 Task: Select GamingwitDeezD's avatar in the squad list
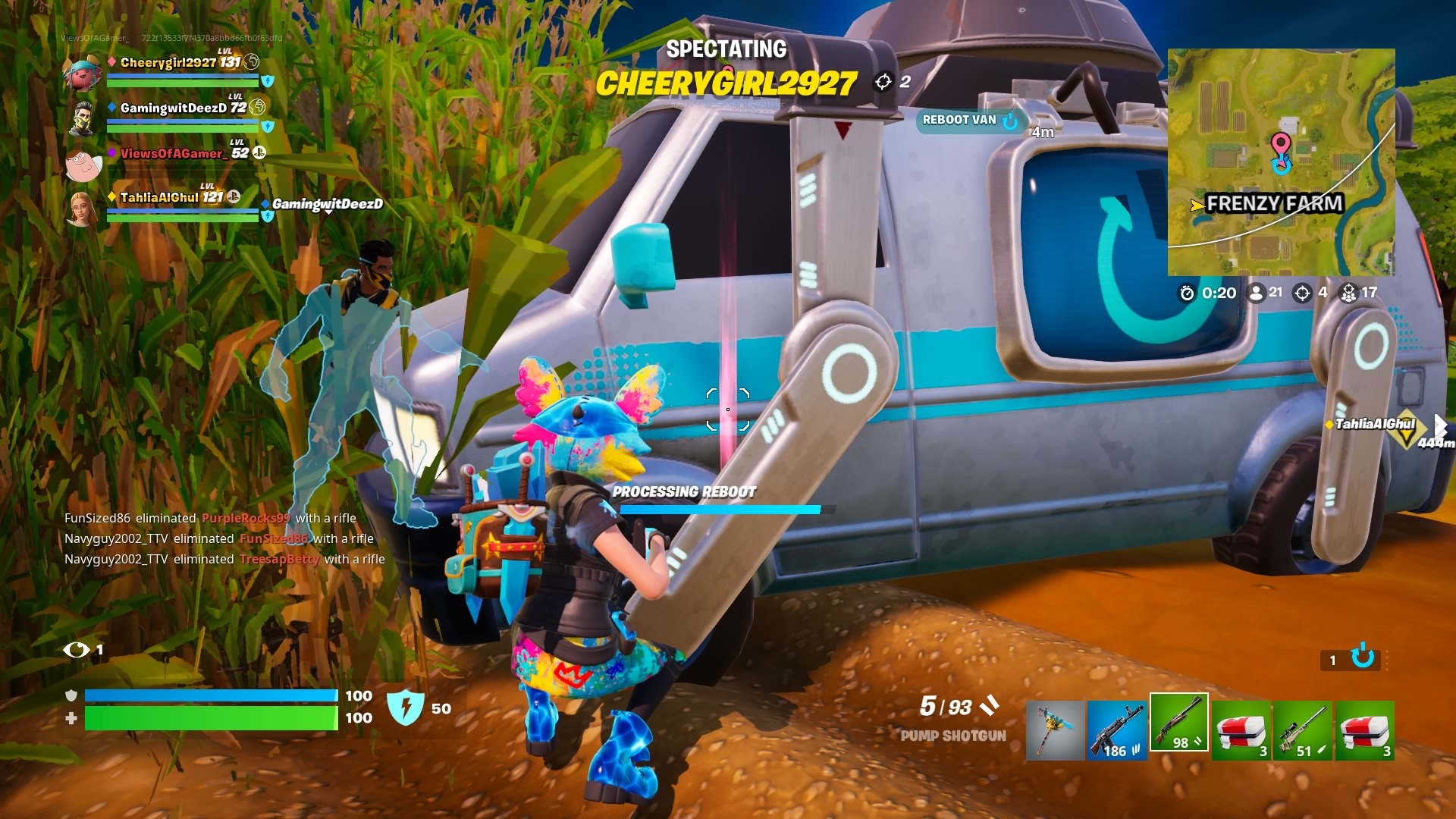[x=82, y=118]
